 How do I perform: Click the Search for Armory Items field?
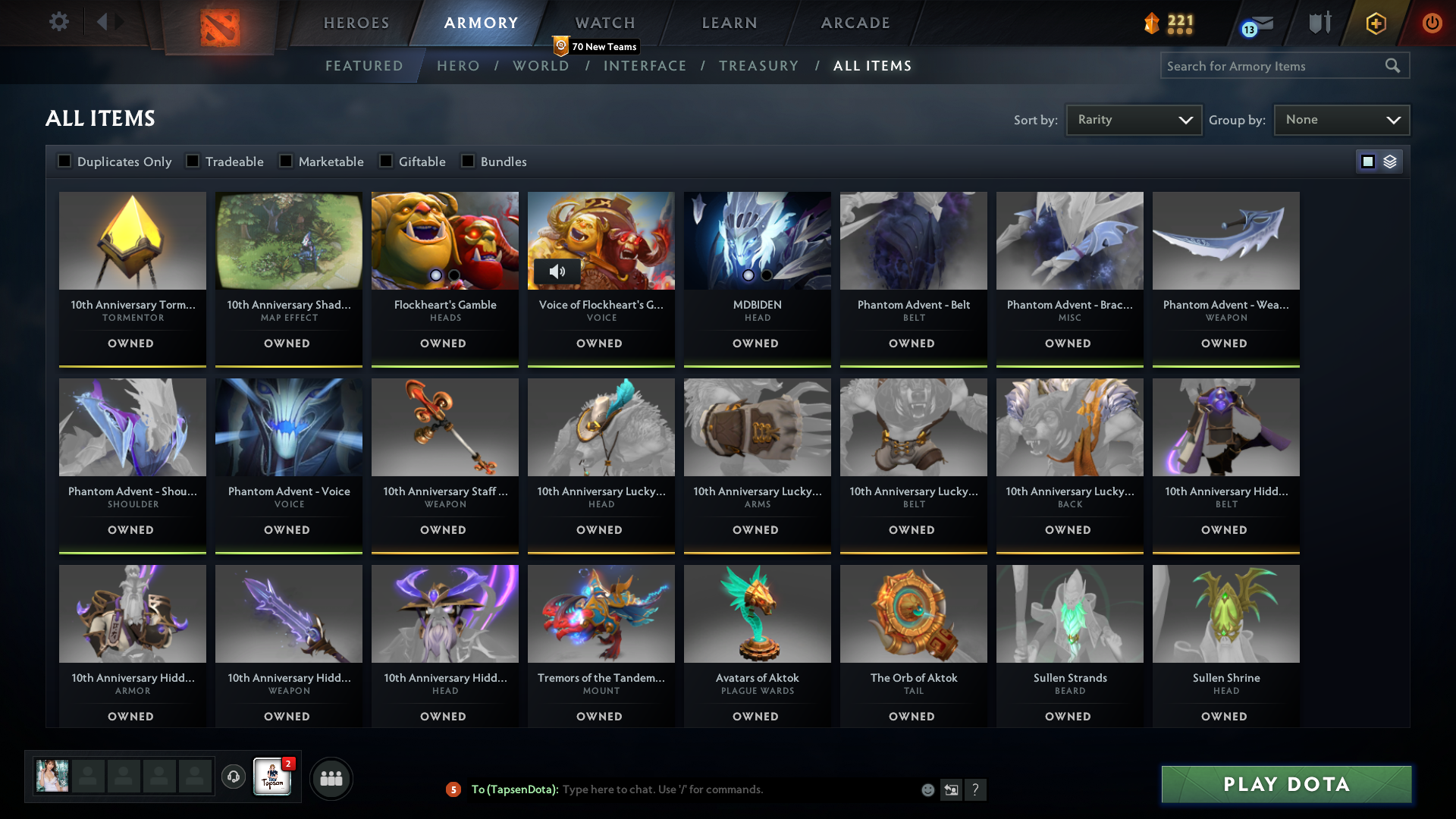[1274, 66]
